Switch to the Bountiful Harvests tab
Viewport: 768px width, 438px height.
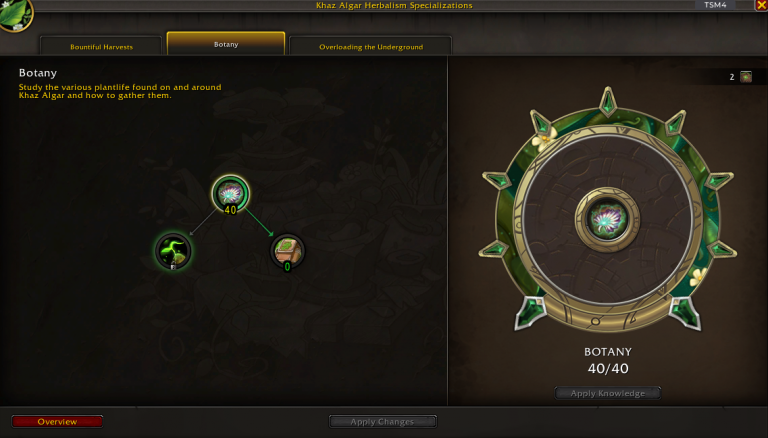pyautogui.click(x=101, y=46)
